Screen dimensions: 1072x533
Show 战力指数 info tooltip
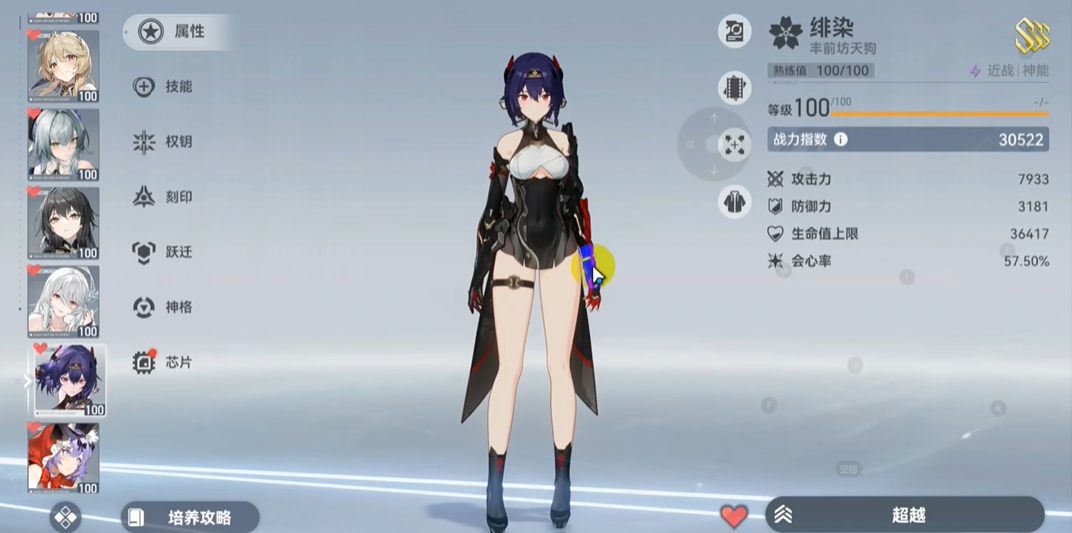[x=841, y=140]
